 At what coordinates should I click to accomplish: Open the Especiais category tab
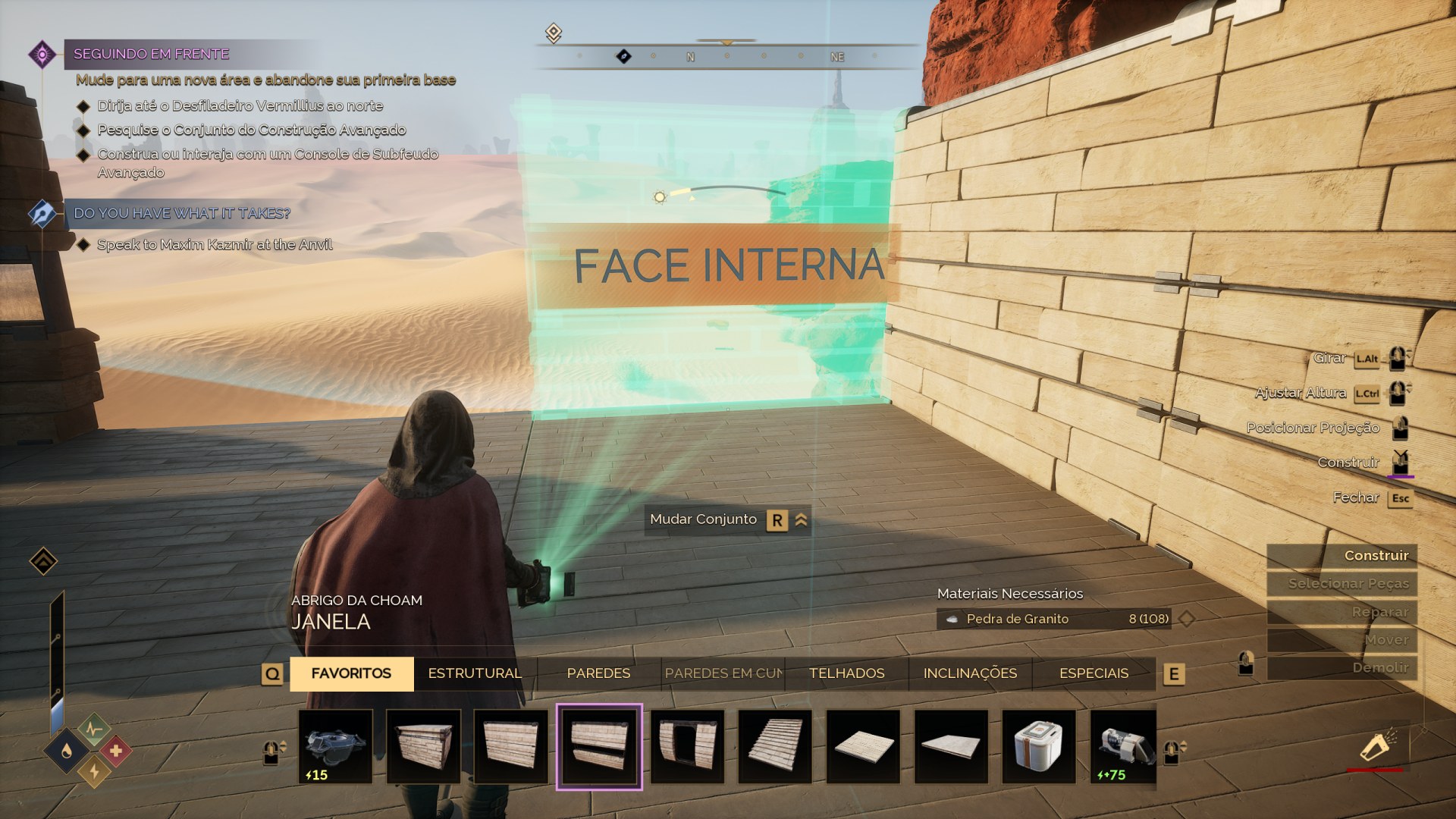1094,673
